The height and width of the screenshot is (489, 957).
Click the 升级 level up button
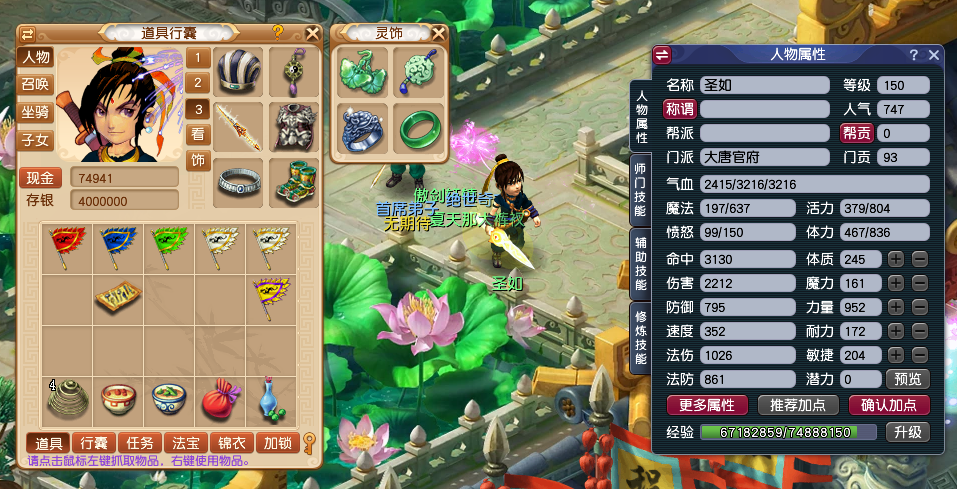[x=906, y=432]
